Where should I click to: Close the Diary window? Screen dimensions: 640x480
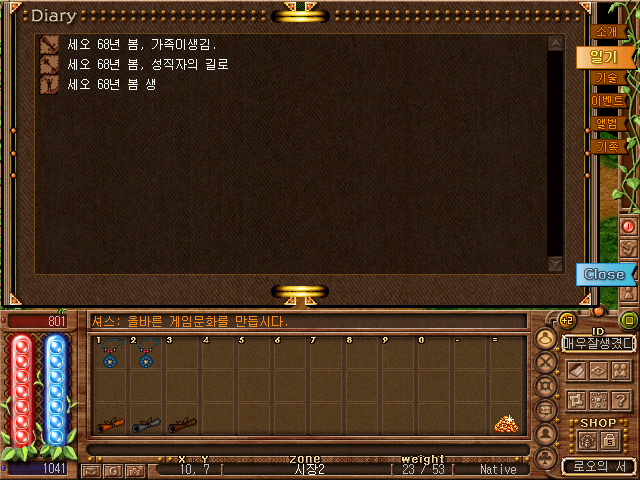604,274
